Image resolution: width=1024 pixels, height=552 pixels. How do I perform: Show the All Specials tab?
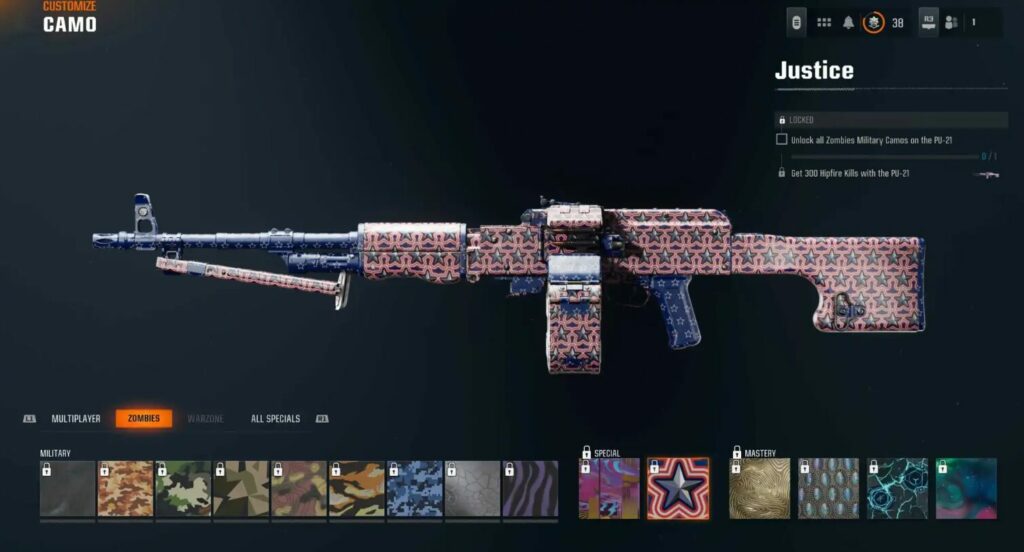tap(275, 419)
